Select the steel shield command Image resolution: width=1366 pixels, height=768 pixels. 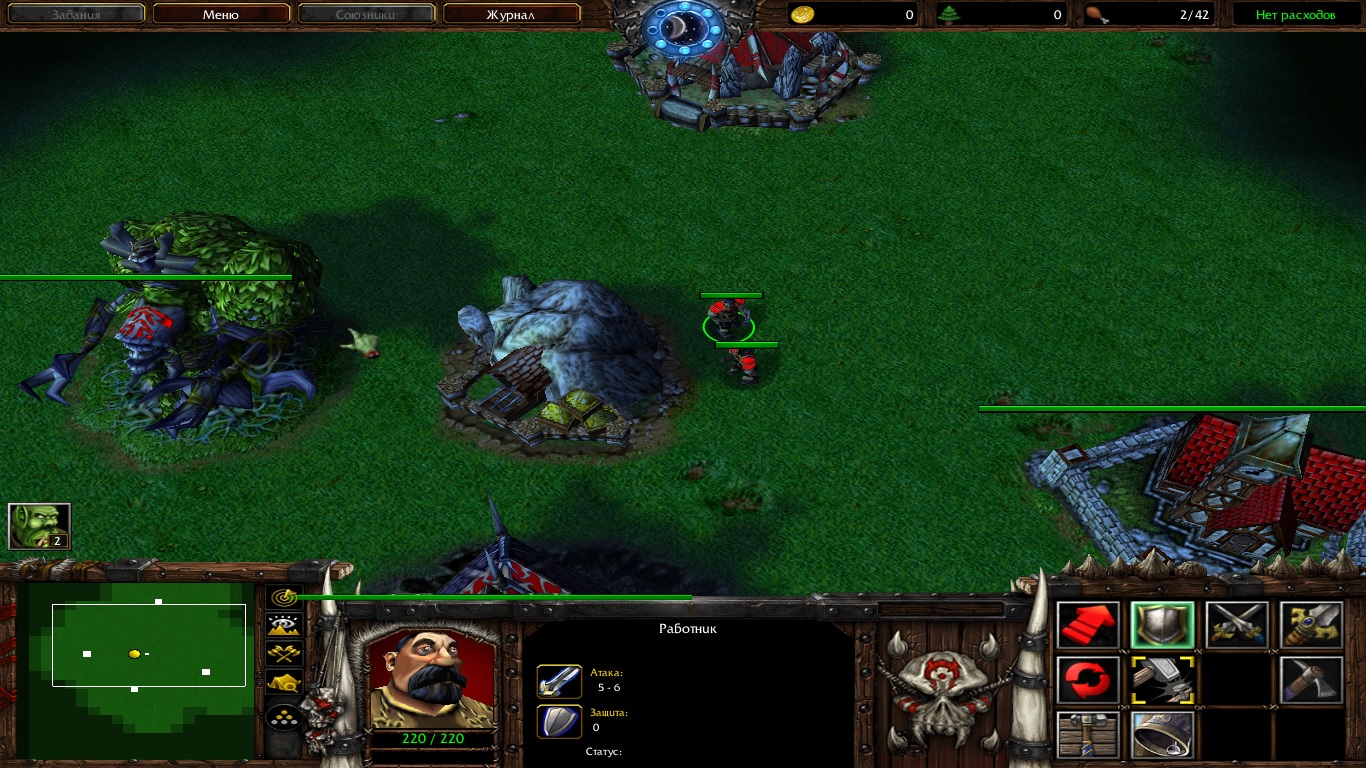pyautogui.click(x=1162, y=625)
